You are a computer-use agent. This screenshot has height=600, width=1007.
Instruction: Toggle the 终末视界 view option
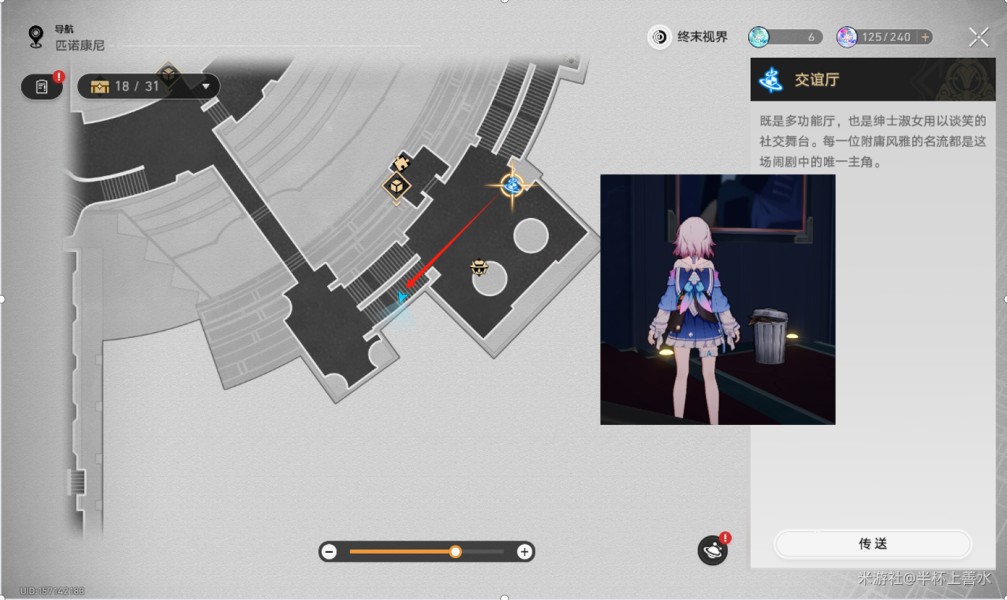pos(689,37)
